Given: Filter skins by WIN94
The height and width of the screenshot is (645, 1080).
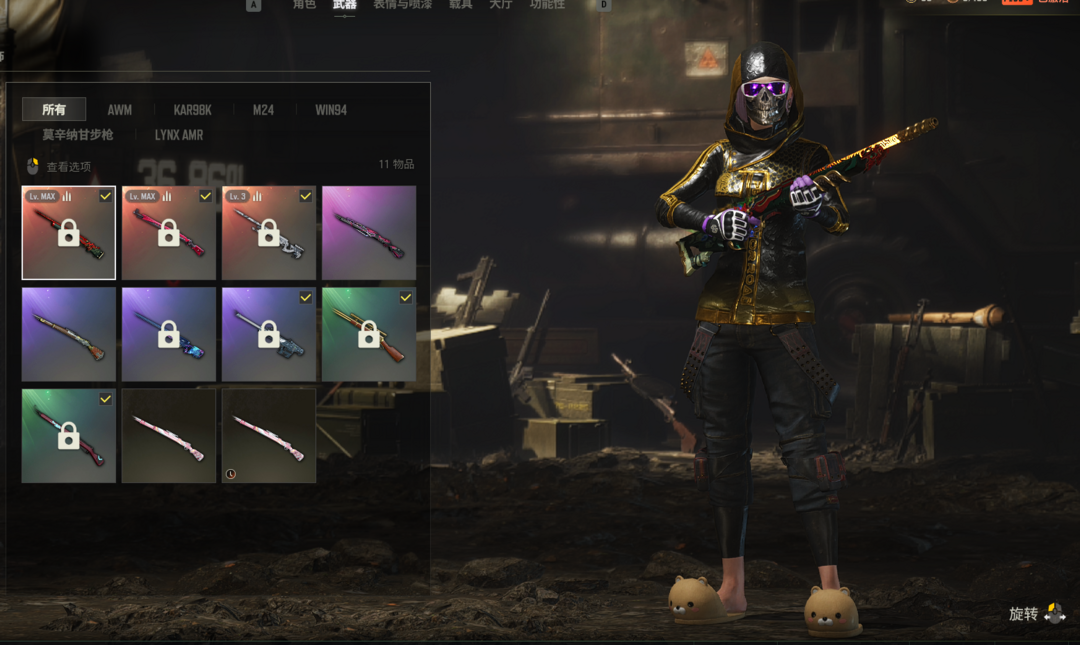Looking at the screenshot, I should point(331,110).
